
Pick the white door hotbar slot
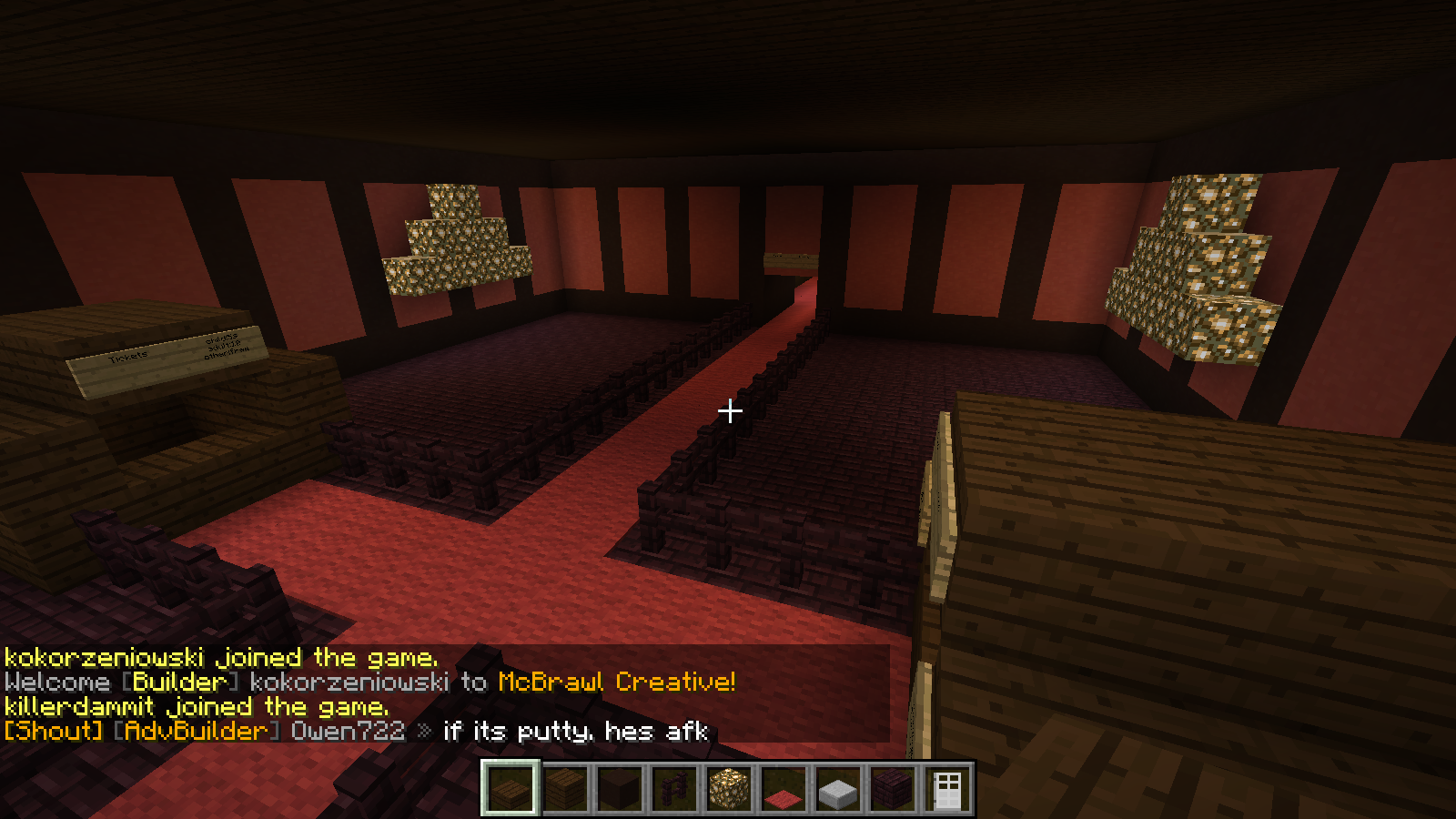click(x=947, y=788)
